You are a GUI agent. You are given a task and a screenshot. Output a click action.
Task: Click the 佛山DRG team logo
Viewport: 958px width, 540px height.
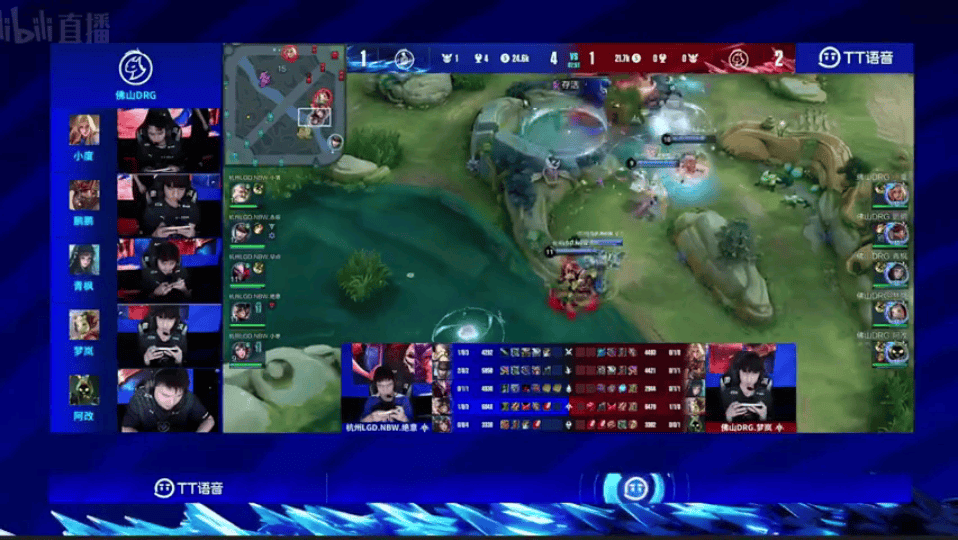pyautogui.click(x=135, y=68)
